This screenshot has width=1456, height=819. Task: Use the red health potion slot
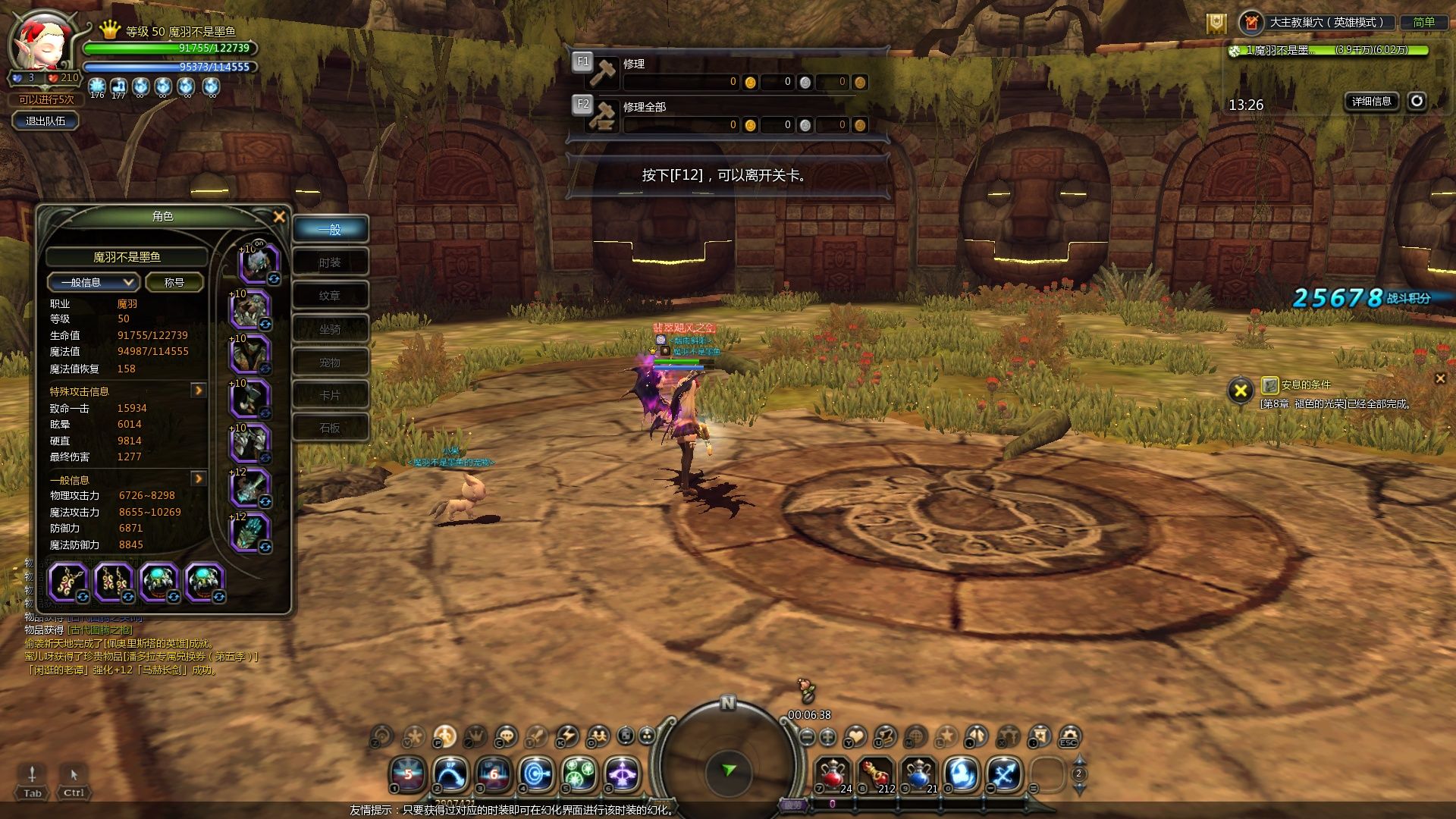point(833,774)
